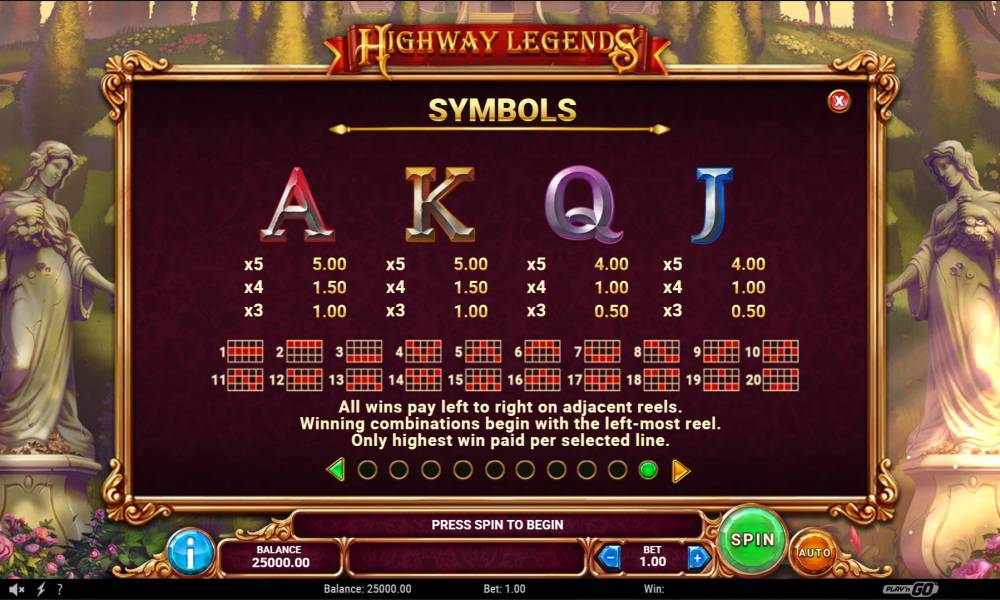The height and width of the screenshot is (600, 1000).
Task: Close the Symbols paytable window
Action: click(839, 100)
